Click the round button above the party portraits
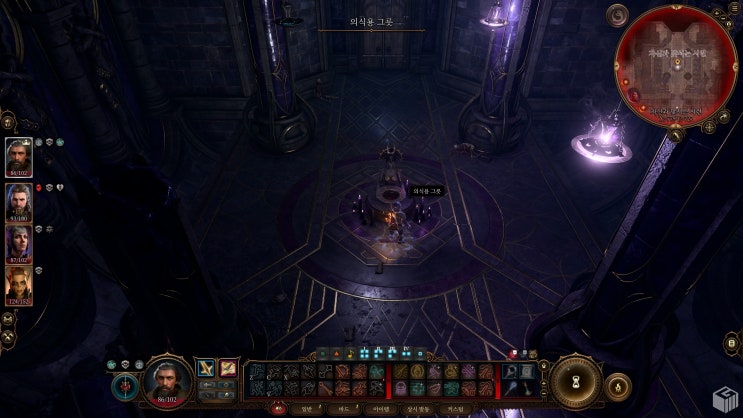Image resolution: width=743 pixels, height=418 pixels. pyautogui.click(x=8, y=121)
